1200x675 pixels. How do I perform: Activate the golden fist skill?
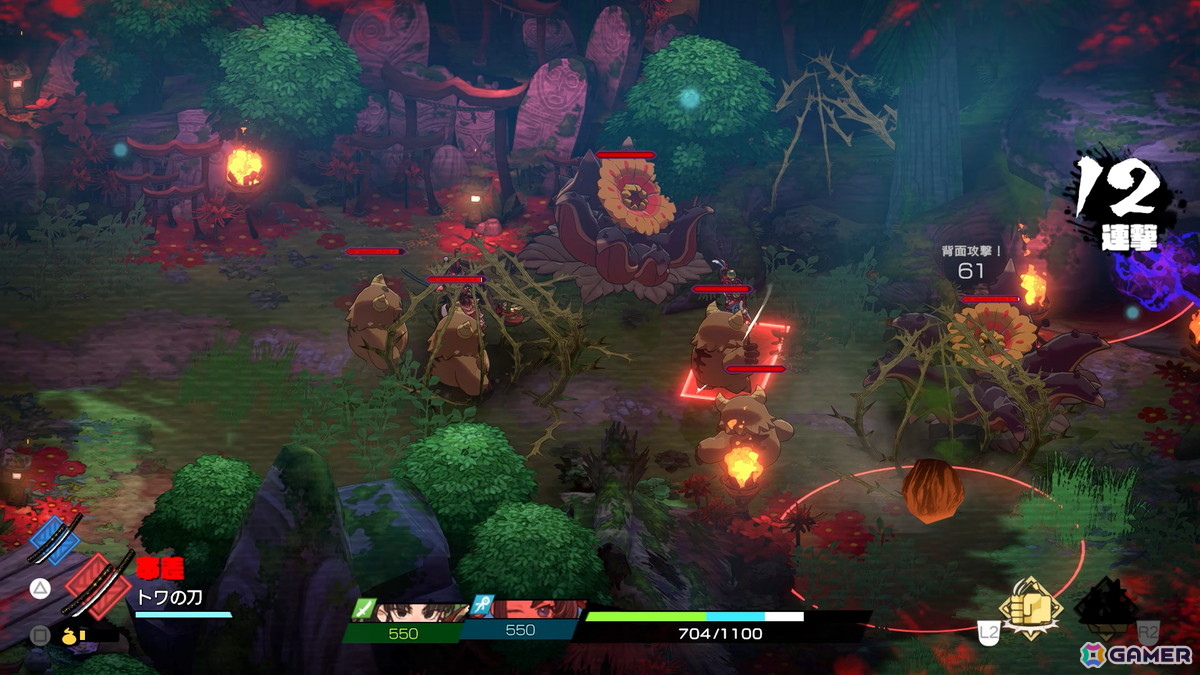click(x=1031, y=606)
